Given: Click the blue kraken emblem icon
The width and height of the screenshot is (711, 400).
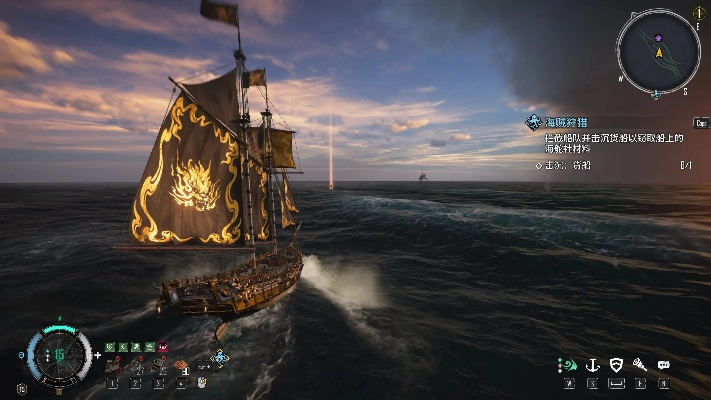Looking at the screenshot, I should point(220,357).
